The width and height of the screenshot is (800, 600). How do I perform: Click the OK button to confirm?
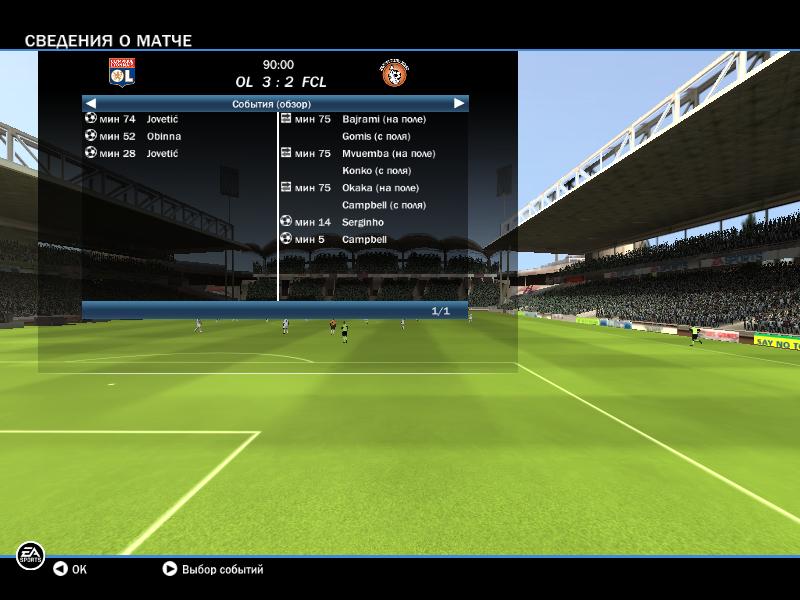tap(70, 569)
